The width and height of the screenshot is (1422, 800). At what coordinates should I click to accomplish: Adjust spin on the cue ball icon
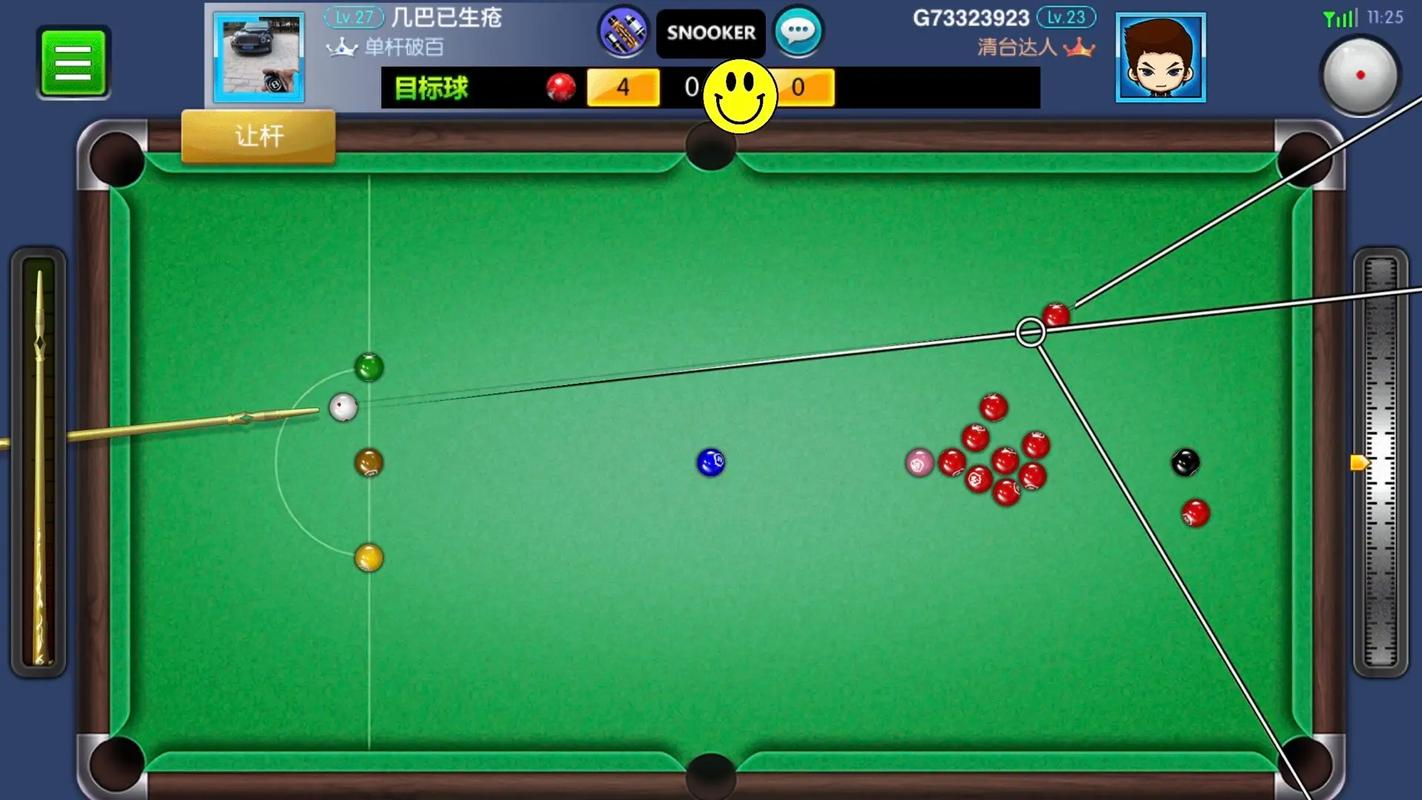pos(1360,75)
